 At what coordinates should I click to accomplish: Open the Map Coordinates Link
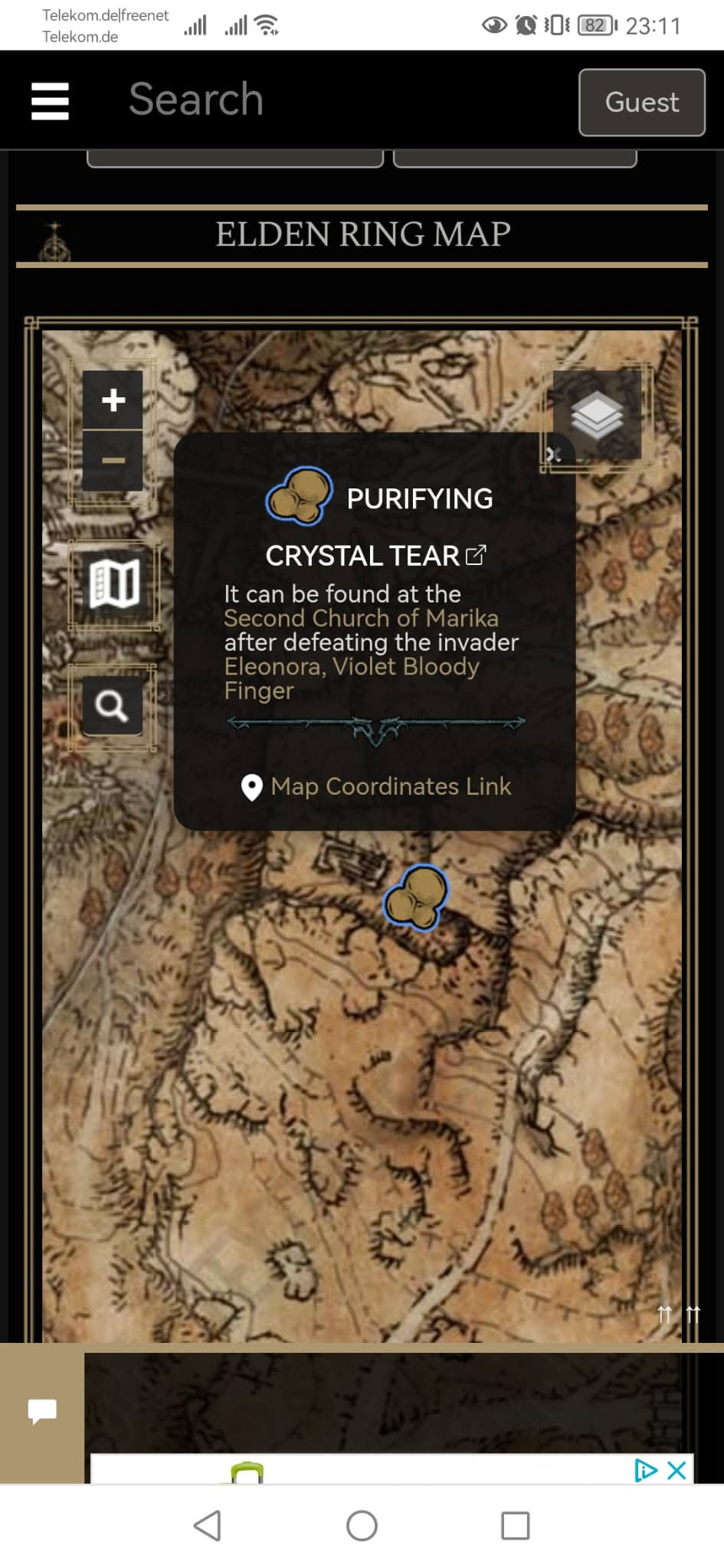tap(391, 786)
